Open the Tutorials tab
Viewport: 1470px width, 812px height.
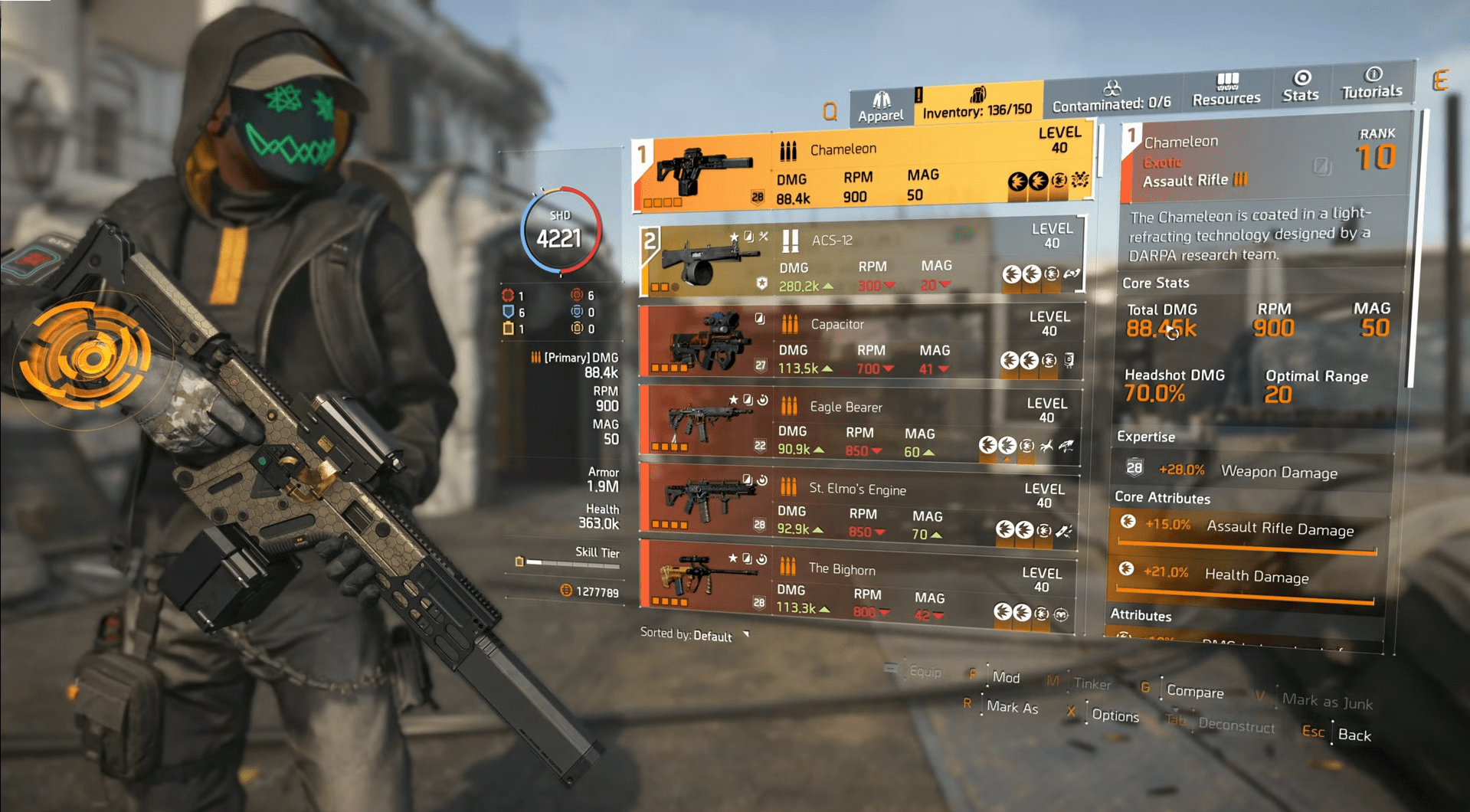point(1371,83)
